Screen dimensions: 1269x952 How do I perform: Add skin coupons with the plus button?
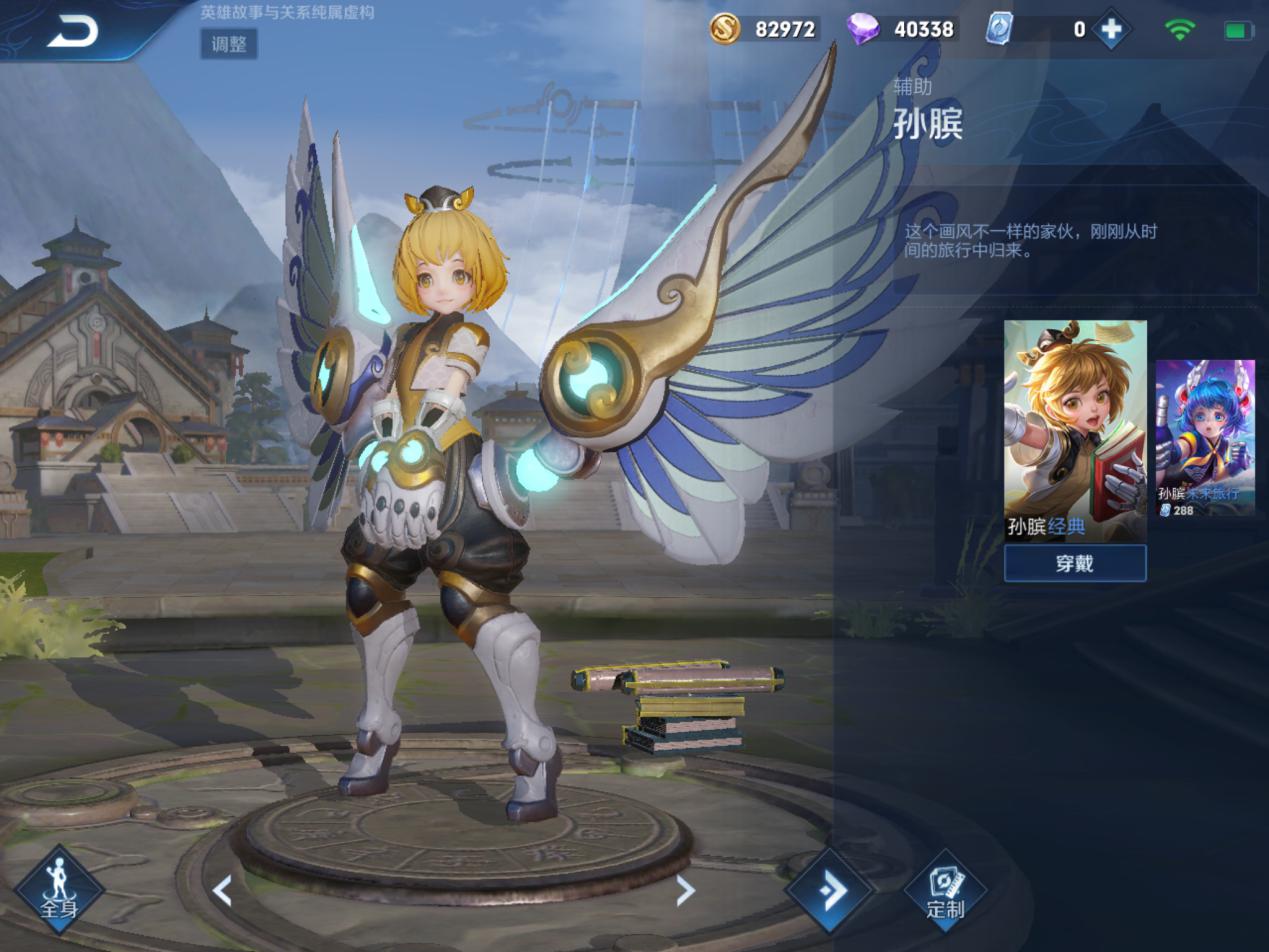tap(1111, 29)
